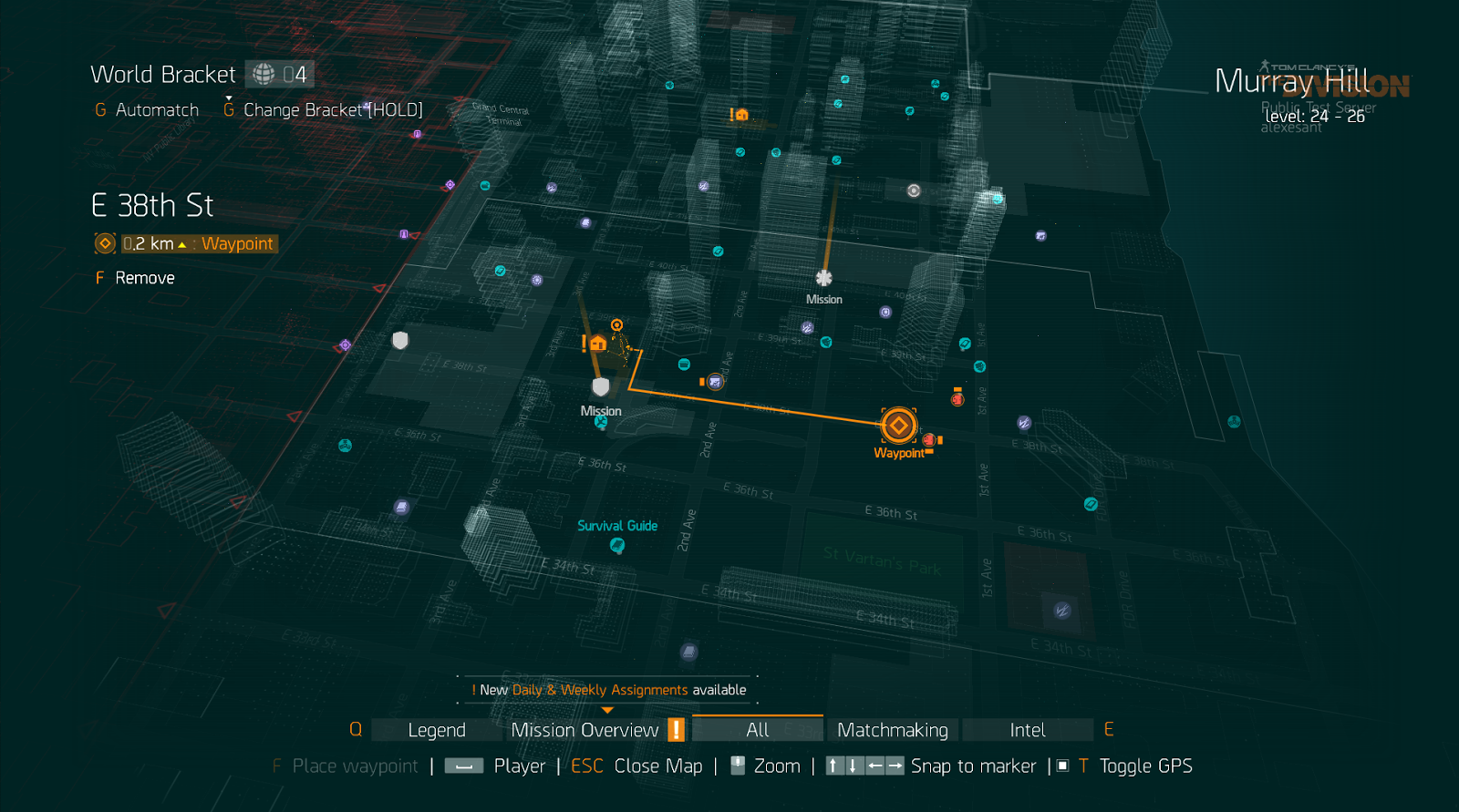Open the World Bracket selector
Viewport: 1459px width, 812px height.
(278, 73)
